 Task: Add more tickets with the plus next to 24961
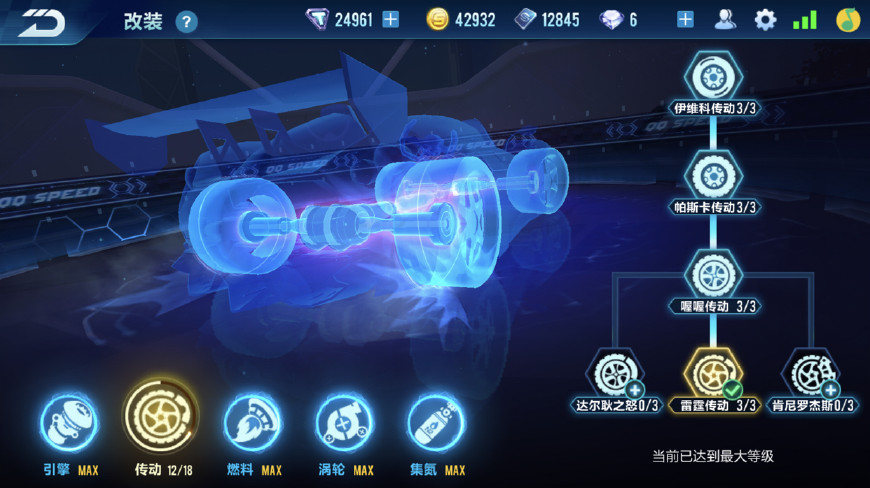point(390,20)
